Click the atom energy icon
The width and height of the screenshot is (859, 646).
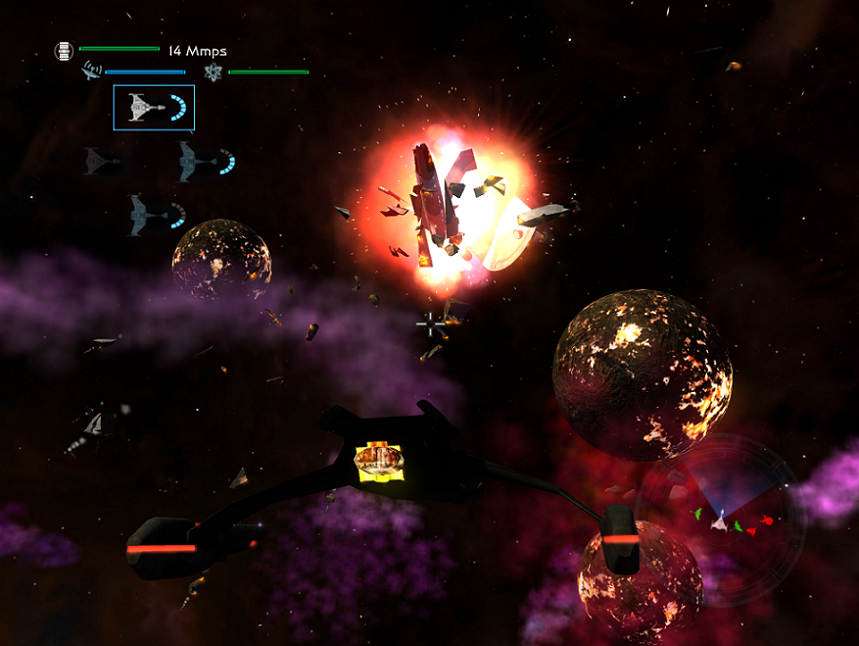tap(213, 71)
